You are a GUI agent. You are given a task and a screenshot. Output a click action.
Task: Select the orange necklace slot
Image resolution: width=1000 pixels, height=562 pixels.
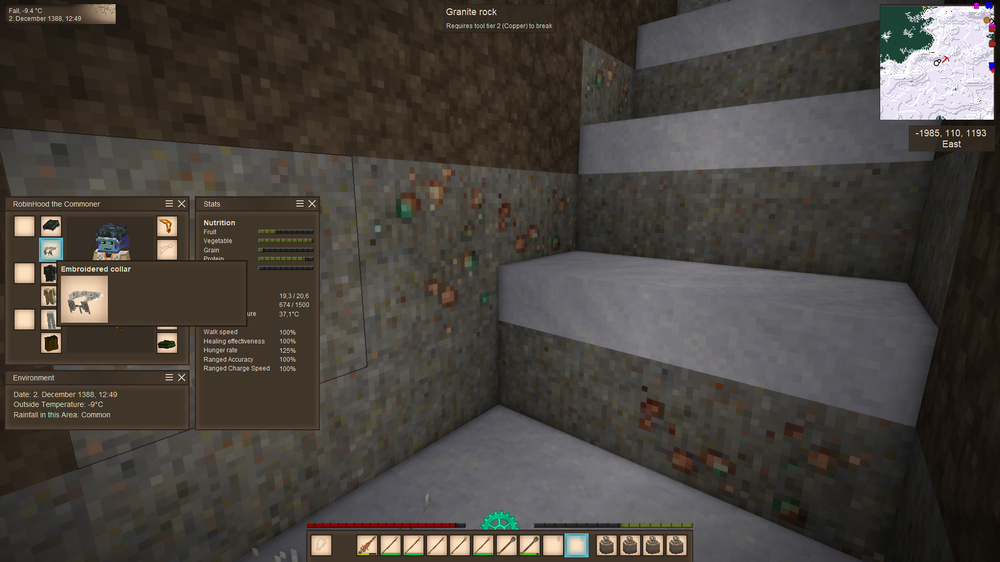coord(167,227)
